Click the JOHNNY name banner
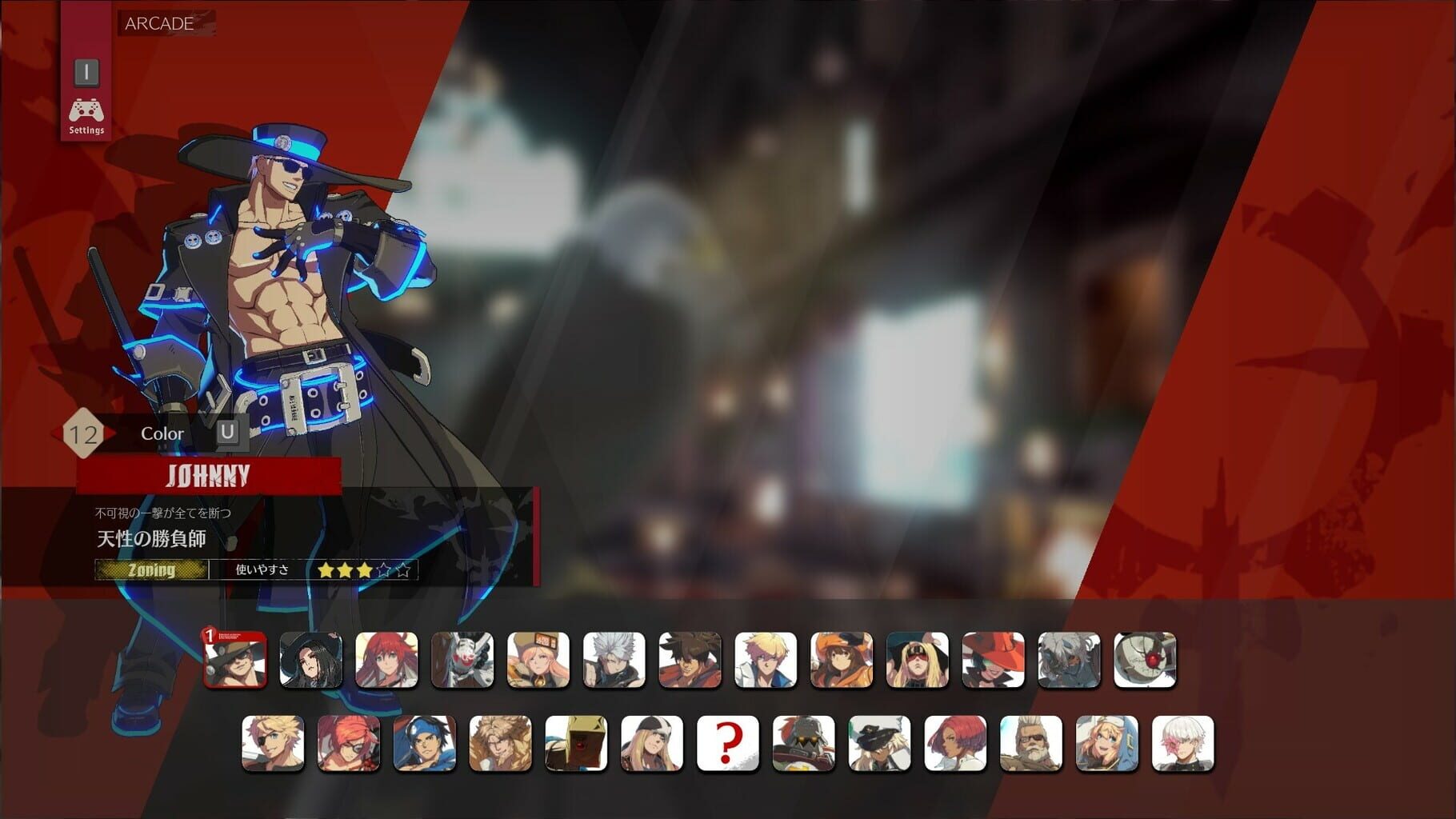This screenshot has width=1456, height=819. 211,474
